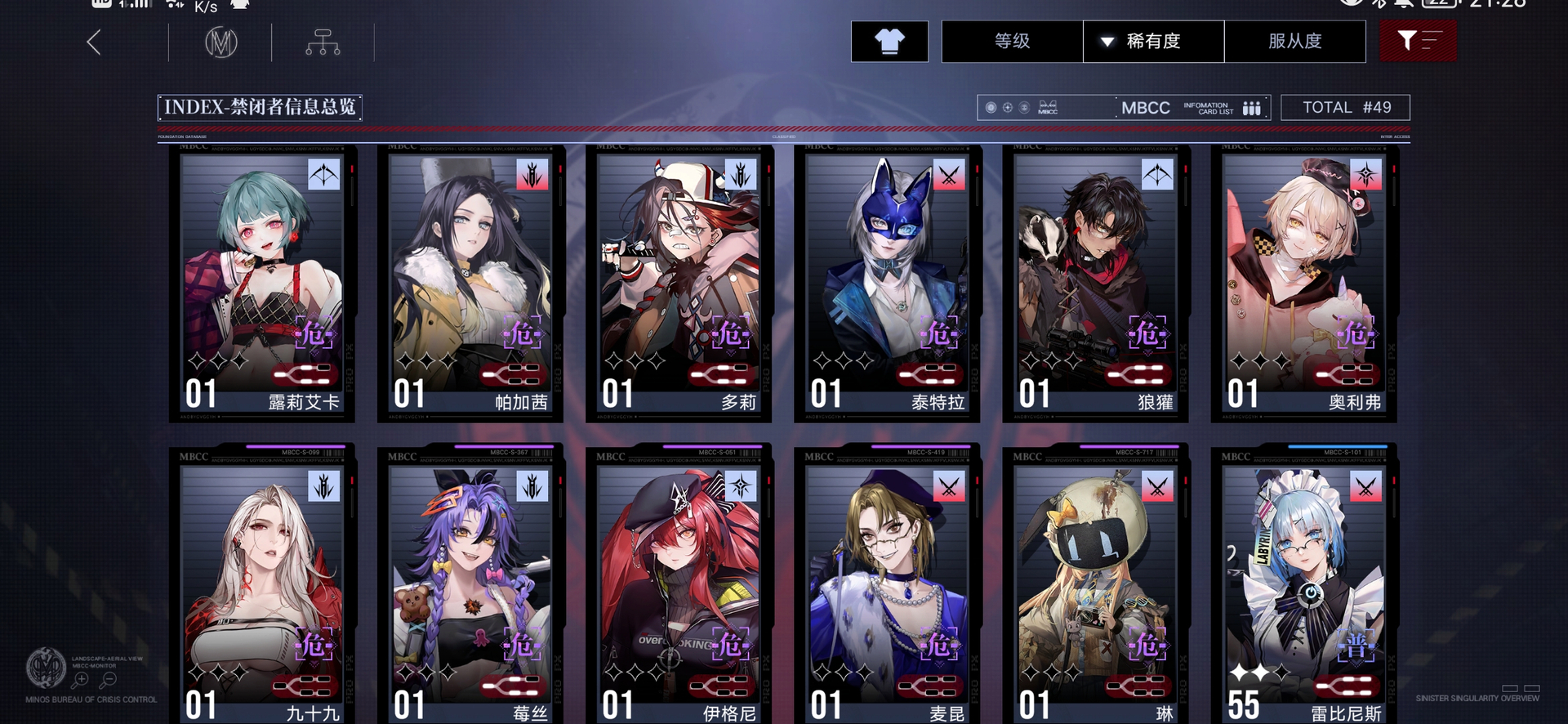
Task: Go back using the arrow button
Action: [x=95, y=42]
